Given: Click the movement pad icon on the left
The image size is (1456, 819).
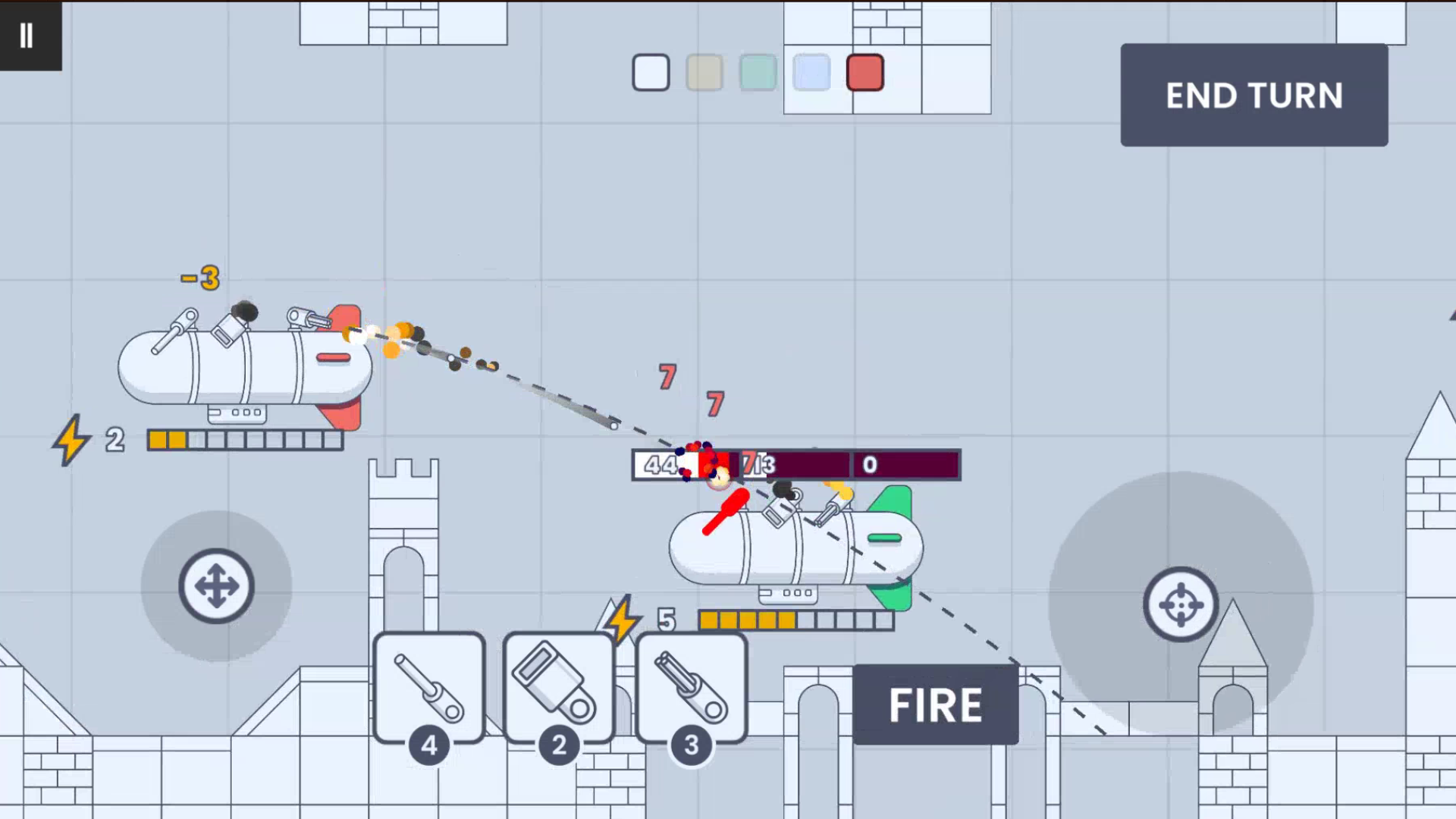Looking at the screenshot, I should [218, 586].
